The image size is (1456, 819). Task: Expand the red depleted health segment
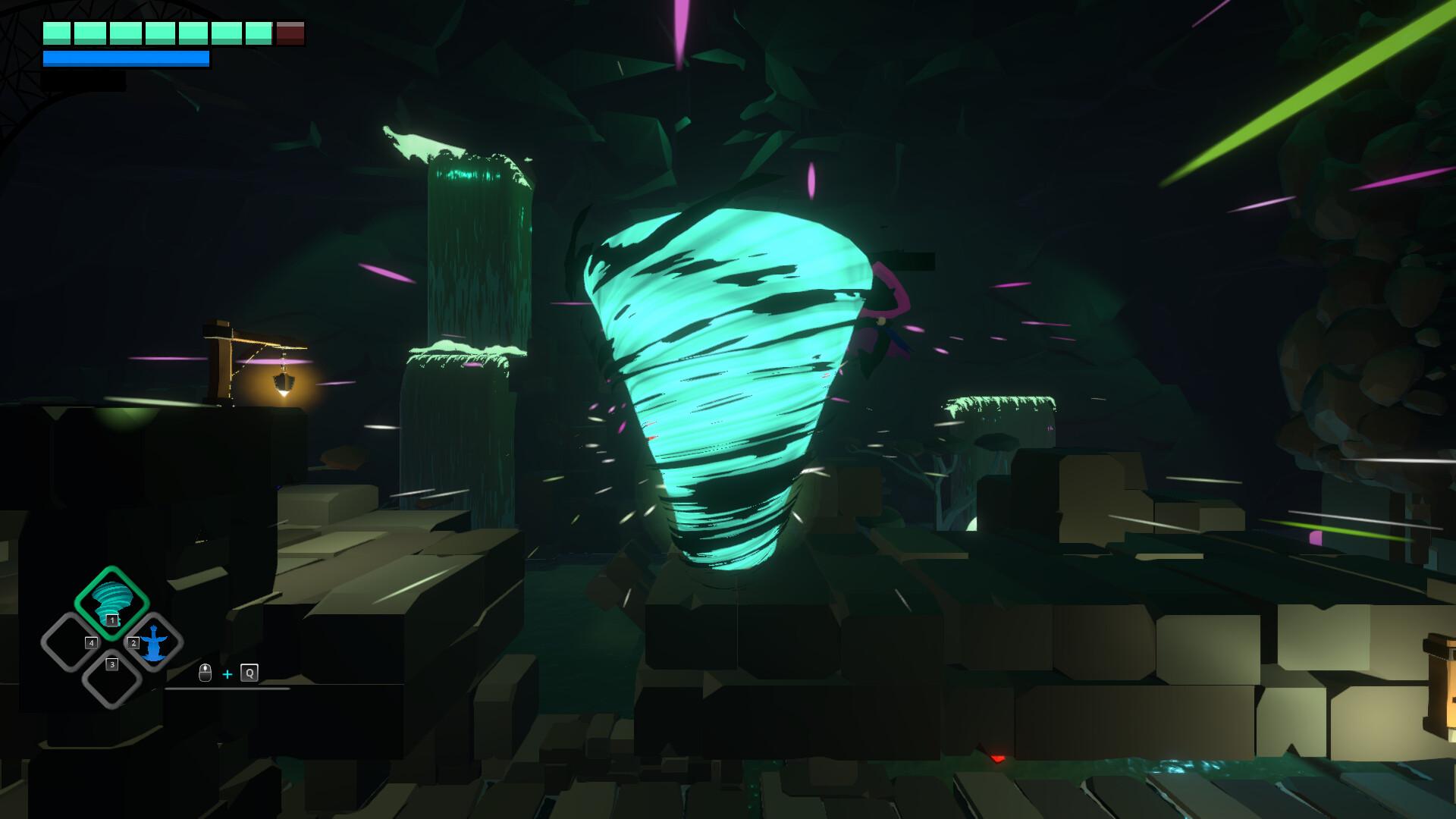click(291, 33)
